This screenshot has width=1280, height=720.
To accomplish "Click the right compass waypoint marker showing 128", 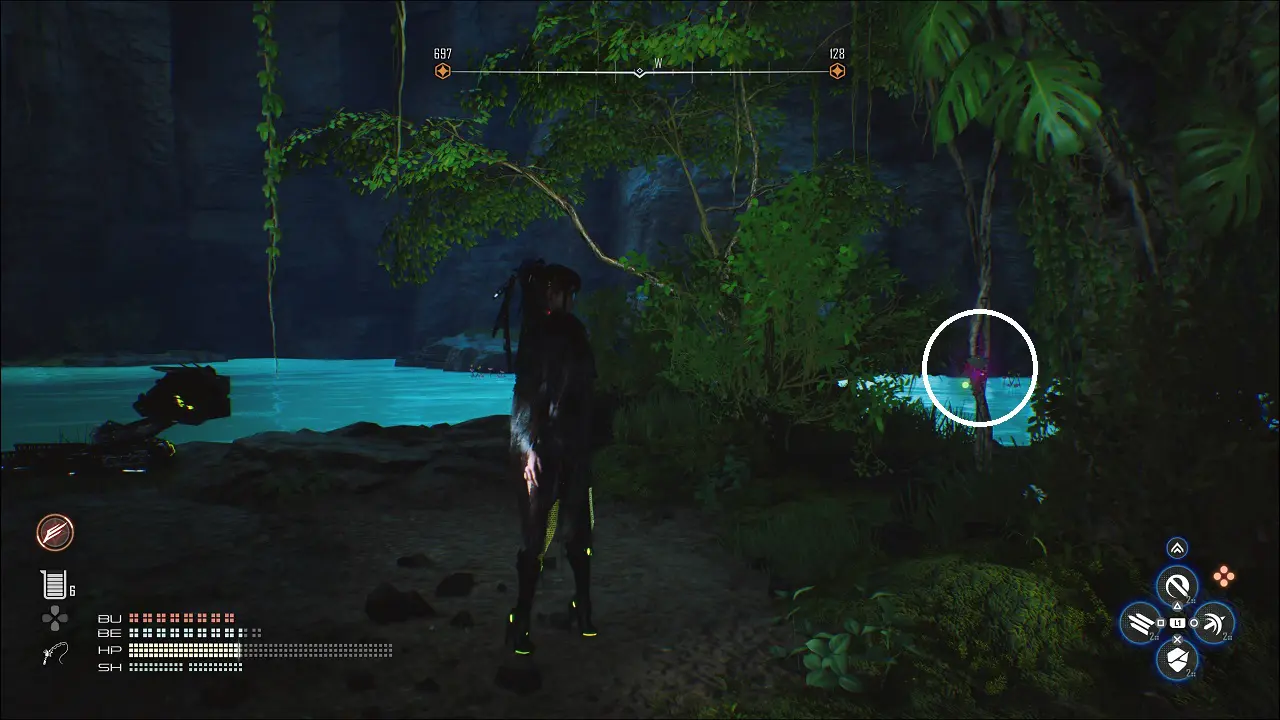I will pyautogui.click(x=837, y=71).
